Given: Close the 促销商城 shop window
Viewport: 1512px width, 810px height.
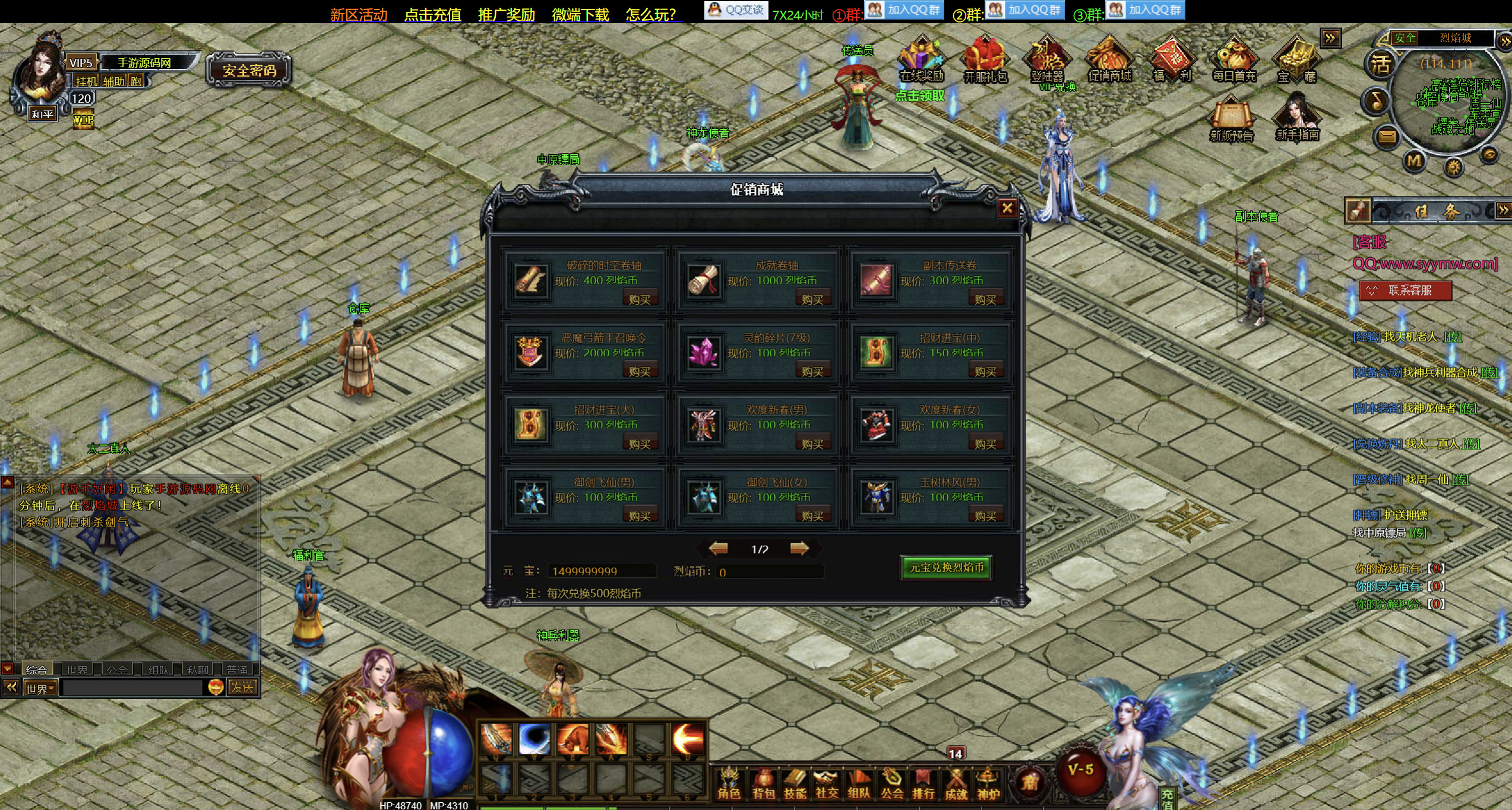Looking at the screenshot, I should [x=1007, y=208].
